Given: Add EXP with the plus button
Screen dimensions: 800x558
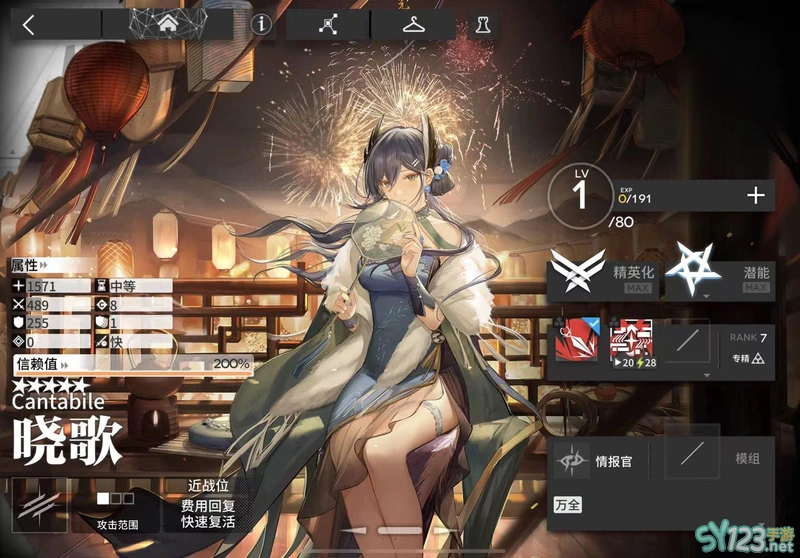Looking at the screenshot, I should [x=755, y=196].
